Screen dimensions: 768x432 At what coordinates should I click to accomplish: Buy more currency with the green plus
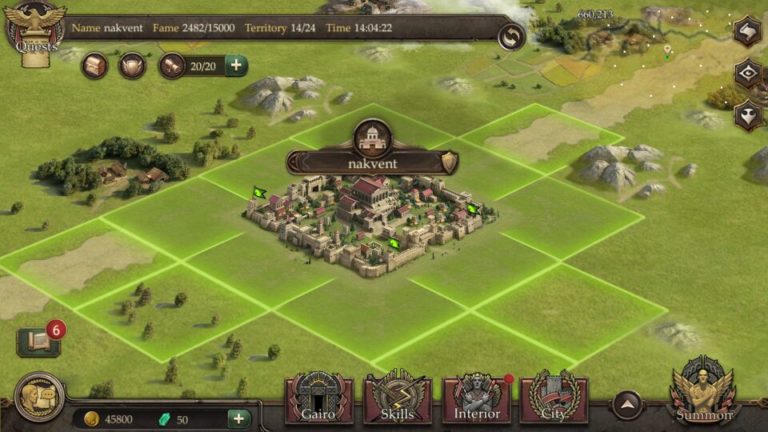tap(239, 419)
